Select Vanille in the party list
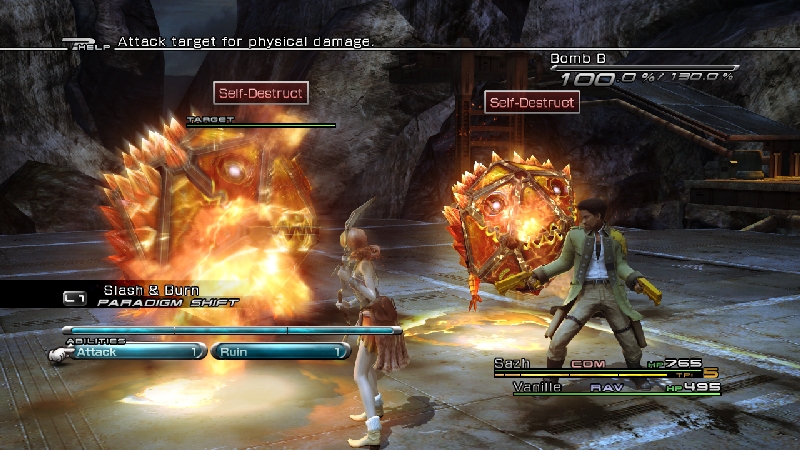 click(x=537, y=386)
